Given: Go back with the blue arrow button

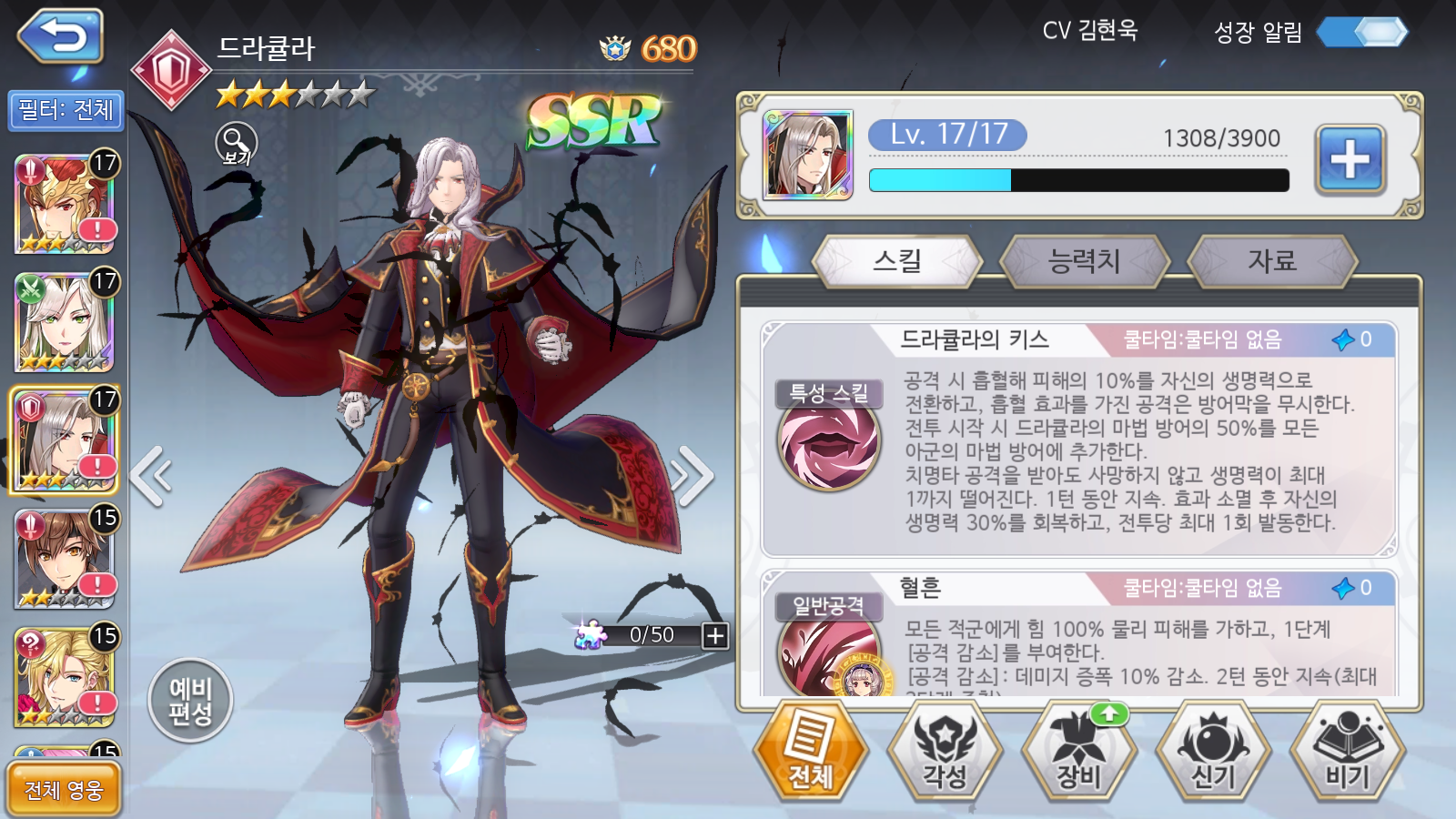Looking at the screenshot, I should pyautogui.click(x=60, y=37).
